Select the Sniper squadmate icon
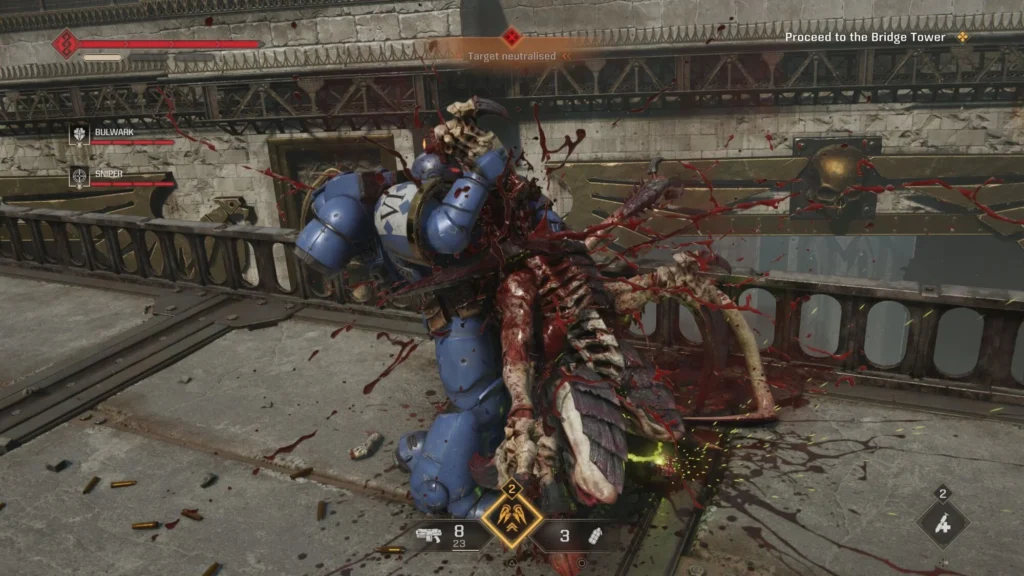The width and height of the screenshot is (1024, 576). click(80, 177)
